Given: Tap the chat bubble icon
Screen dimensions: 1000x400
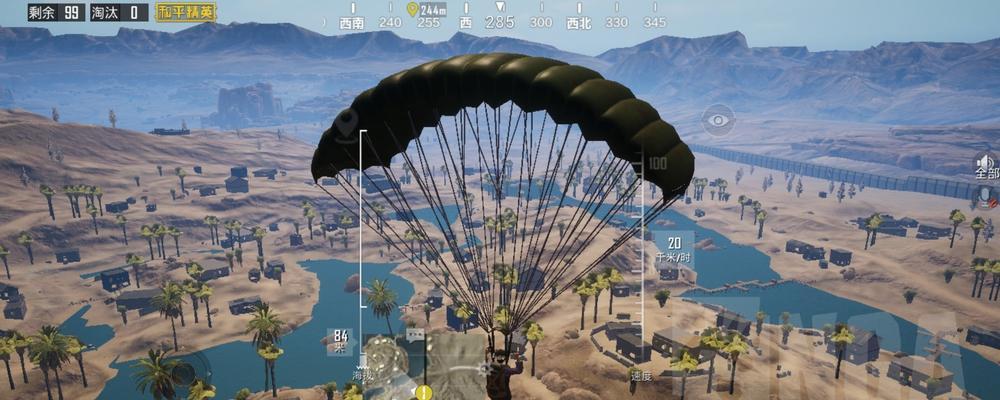Looking at the screenshot, I should pyautogui.click(x=415, y=334).
